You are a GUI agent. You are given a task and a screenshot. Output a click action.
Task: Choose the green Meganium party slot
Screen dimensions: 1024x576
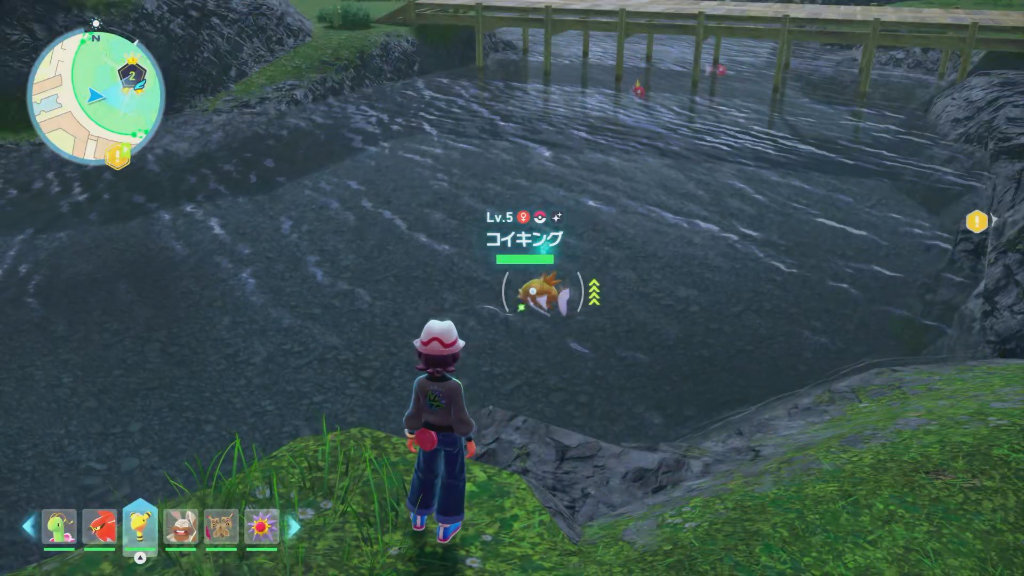point(59,526)
